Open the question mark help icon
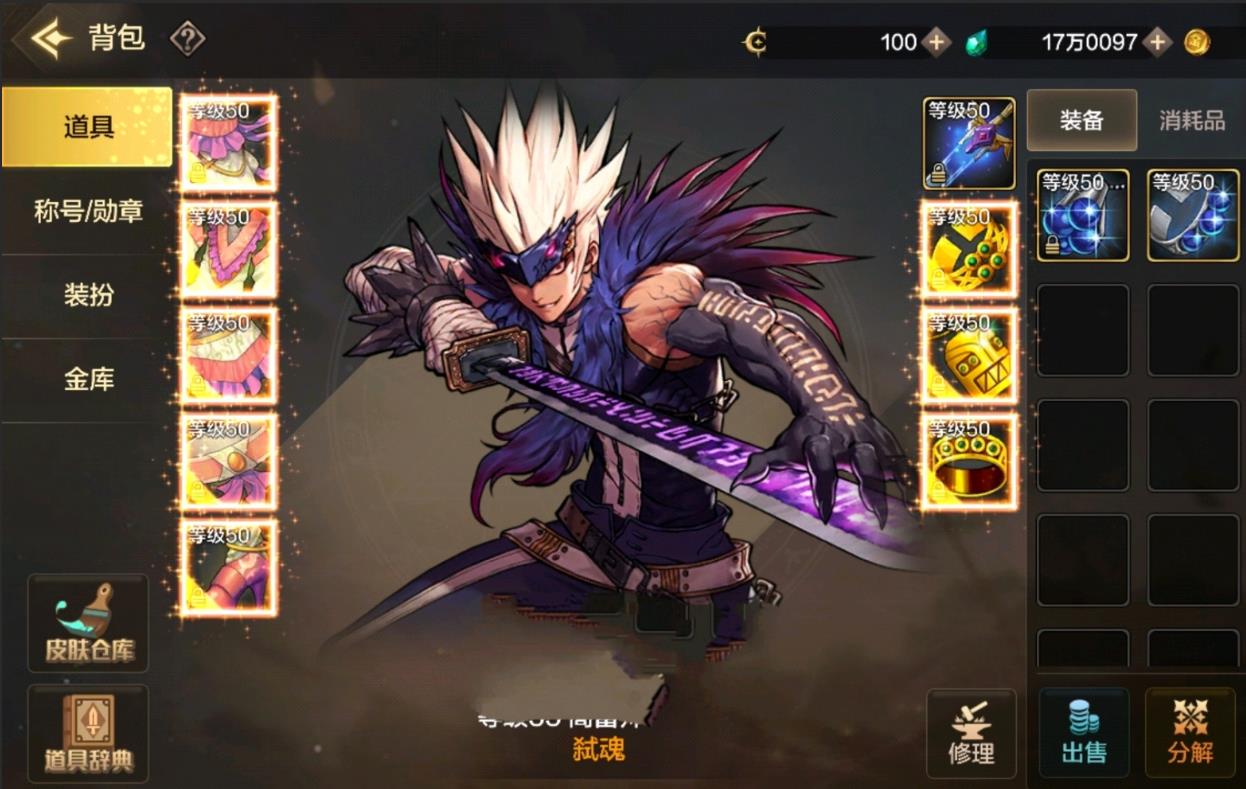Screen dimensions: 1246x789 coord(187,40)
